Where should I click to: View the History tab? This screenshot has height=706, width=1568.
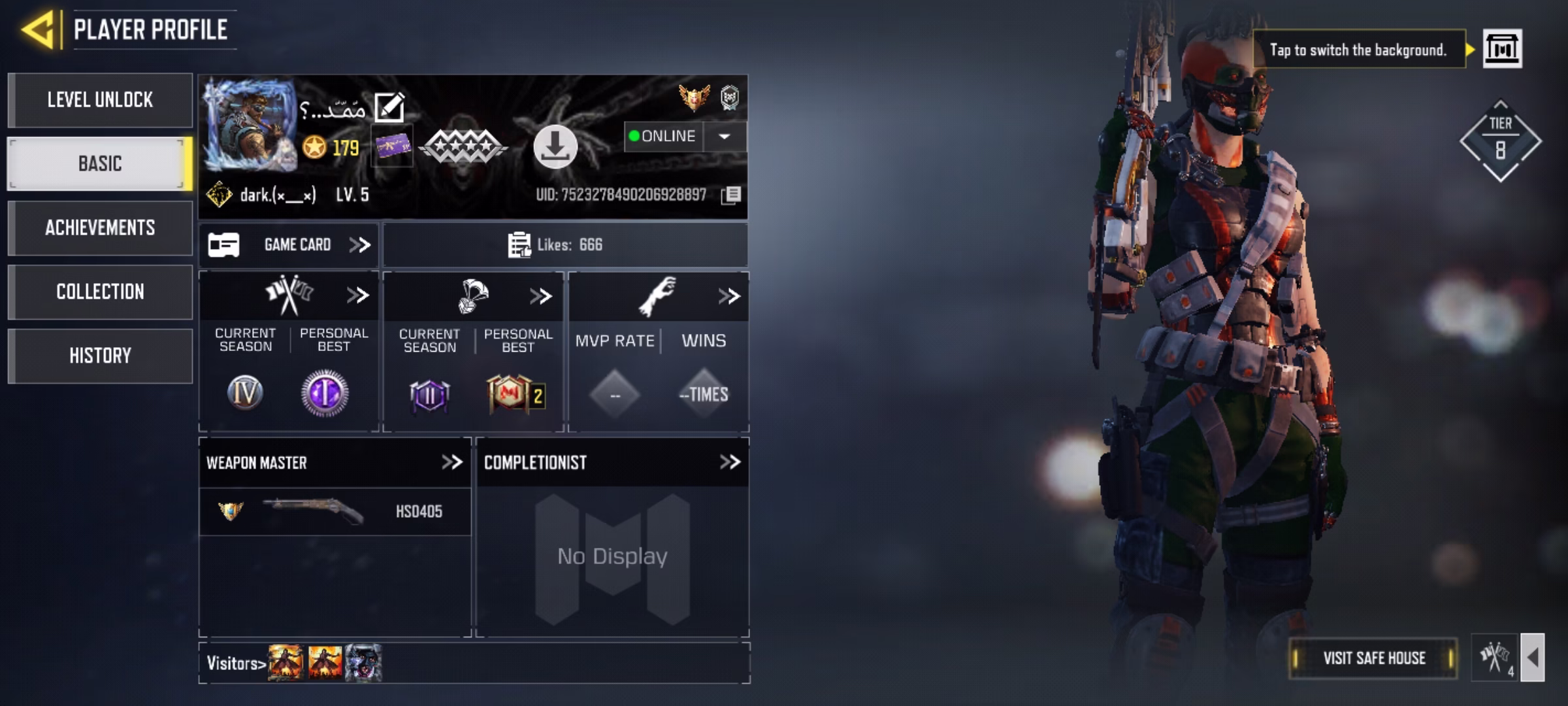[x=100, y=356]
